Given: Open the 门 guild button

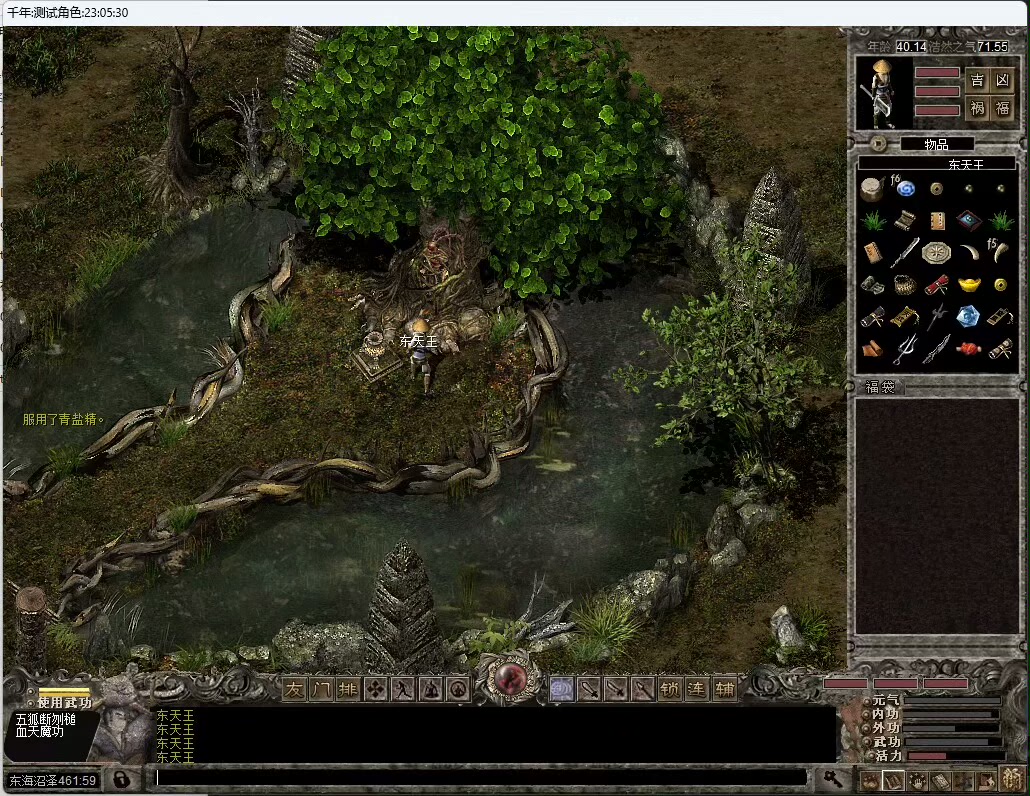Looking at the screenshot, I should (x=321, y=689).
